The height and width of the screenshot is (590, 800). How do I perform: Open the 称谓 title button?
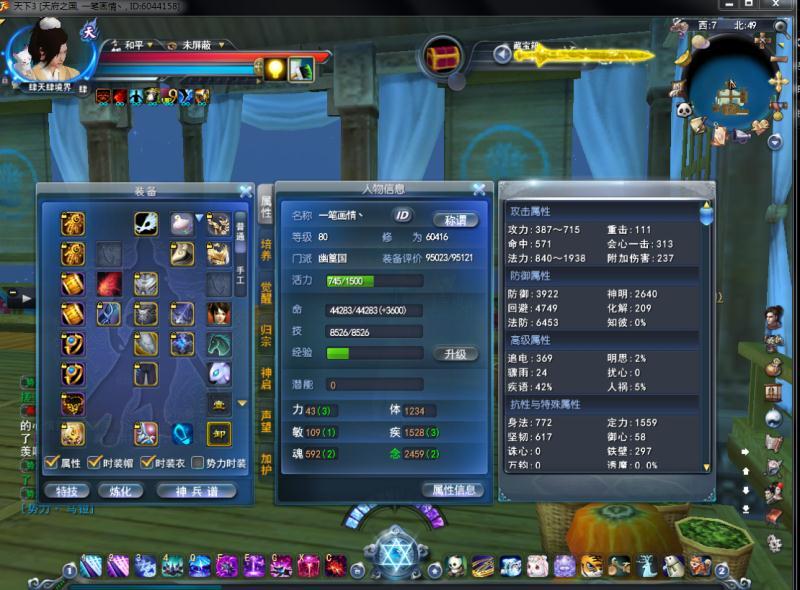point(455,218)
